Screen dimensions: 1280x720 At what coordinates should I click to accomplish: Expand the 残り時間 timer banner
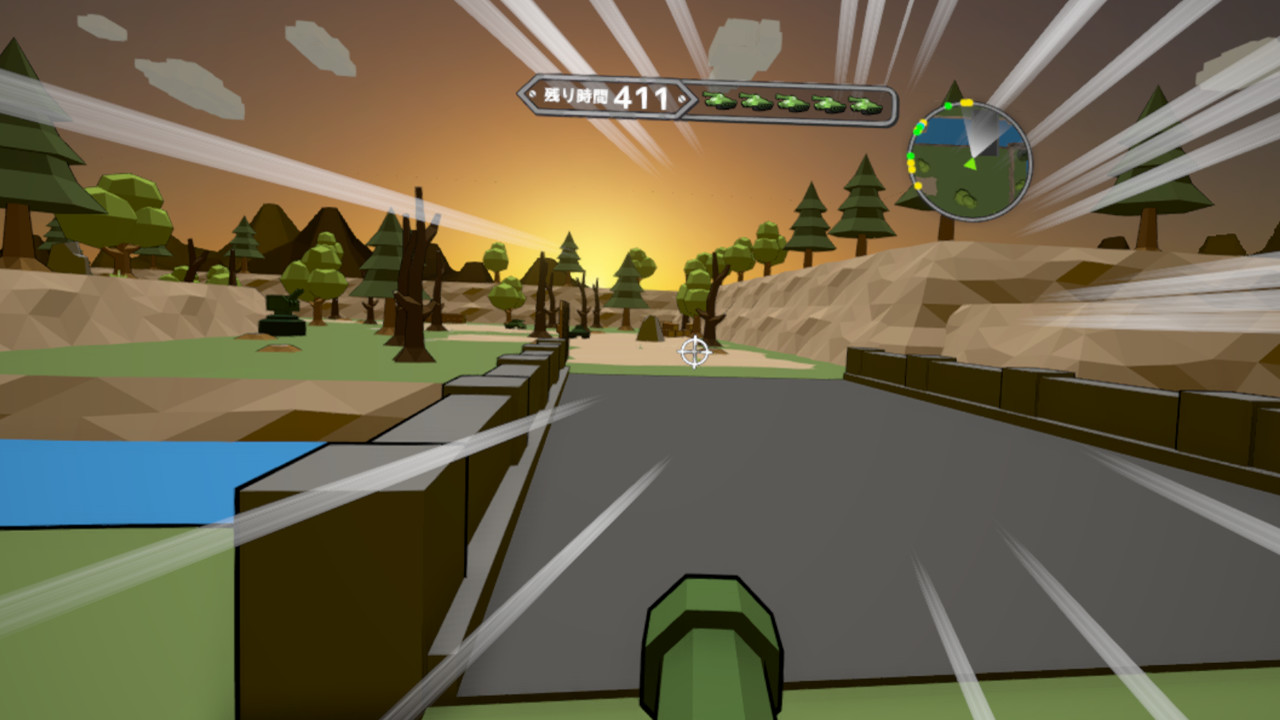tap(601, 97)
